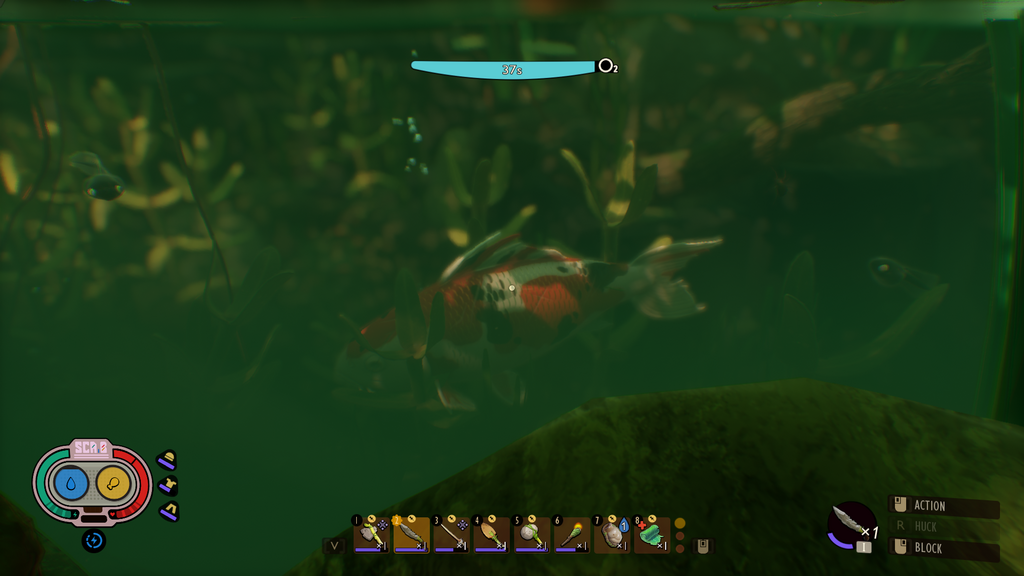This screenshot has width=1024, height=576.
Task: Select the shovel in hotbar slot 4
Action: tap(491, 535)
